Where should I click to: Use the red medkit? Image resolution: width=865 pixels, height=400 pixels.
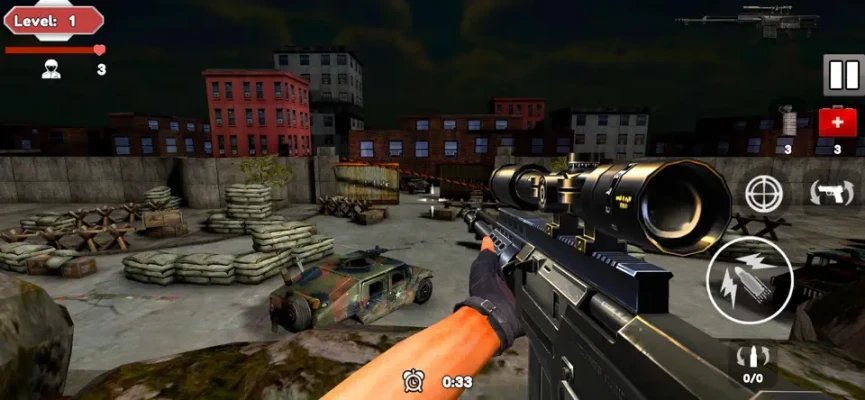click(836, 123)
